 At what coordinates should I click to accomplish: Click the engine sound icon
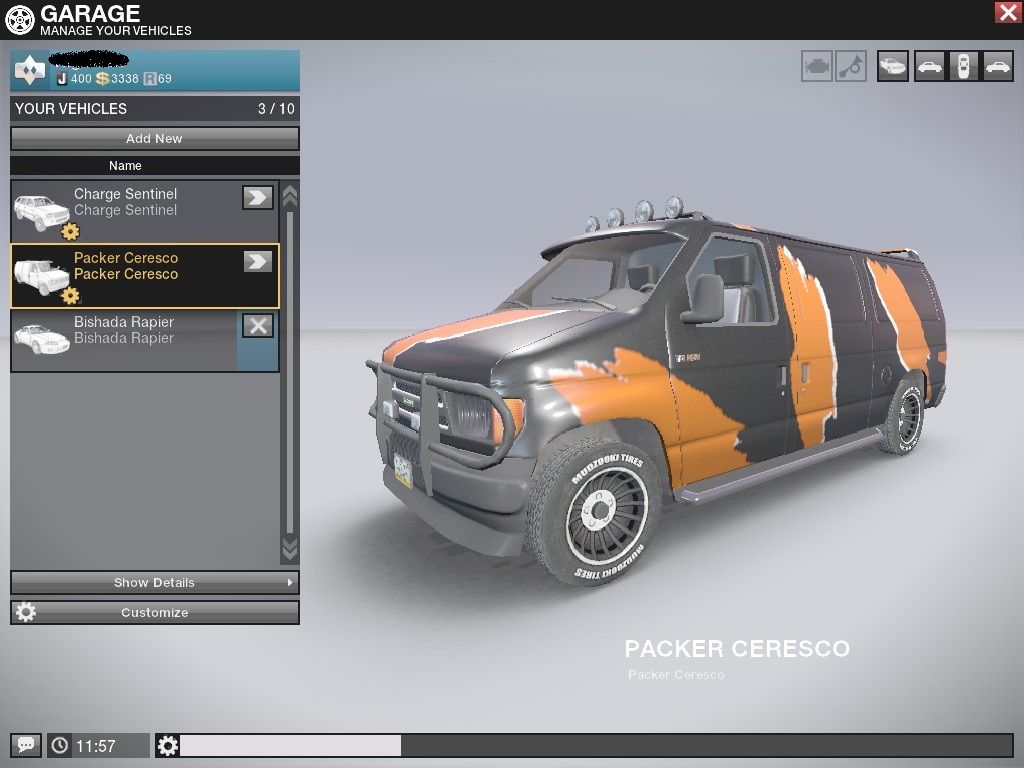pyautogui.click(x=816, y=66)
